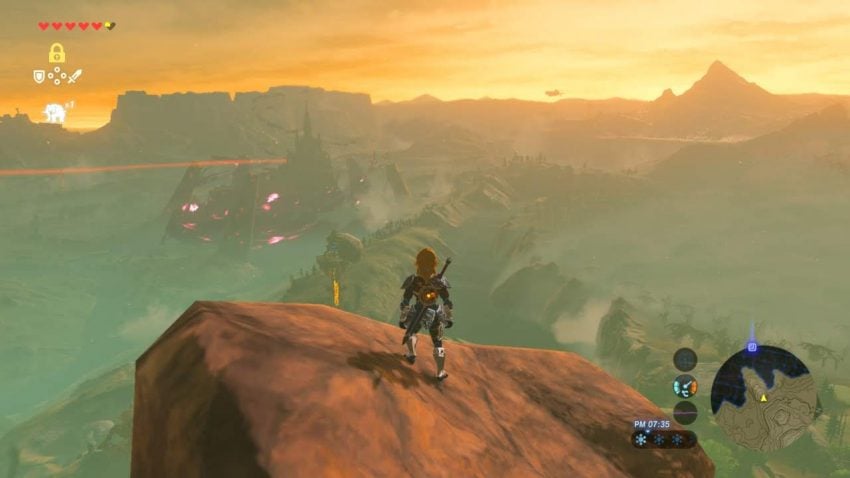Select the blue shrine marker on the minimap
850x478 pixels.
(751, 347)
